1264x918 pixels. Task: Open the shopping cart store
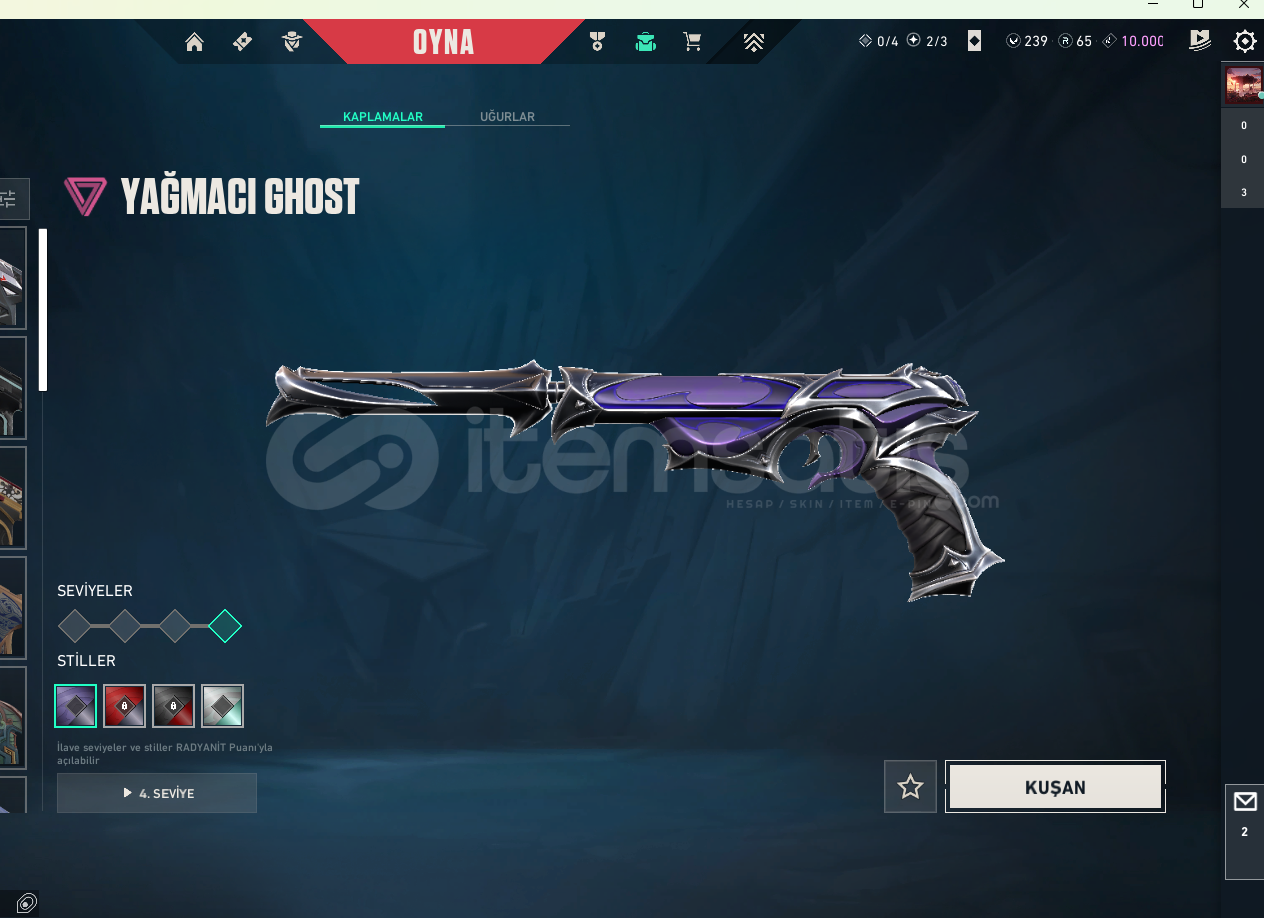click(x=692, y=42)
